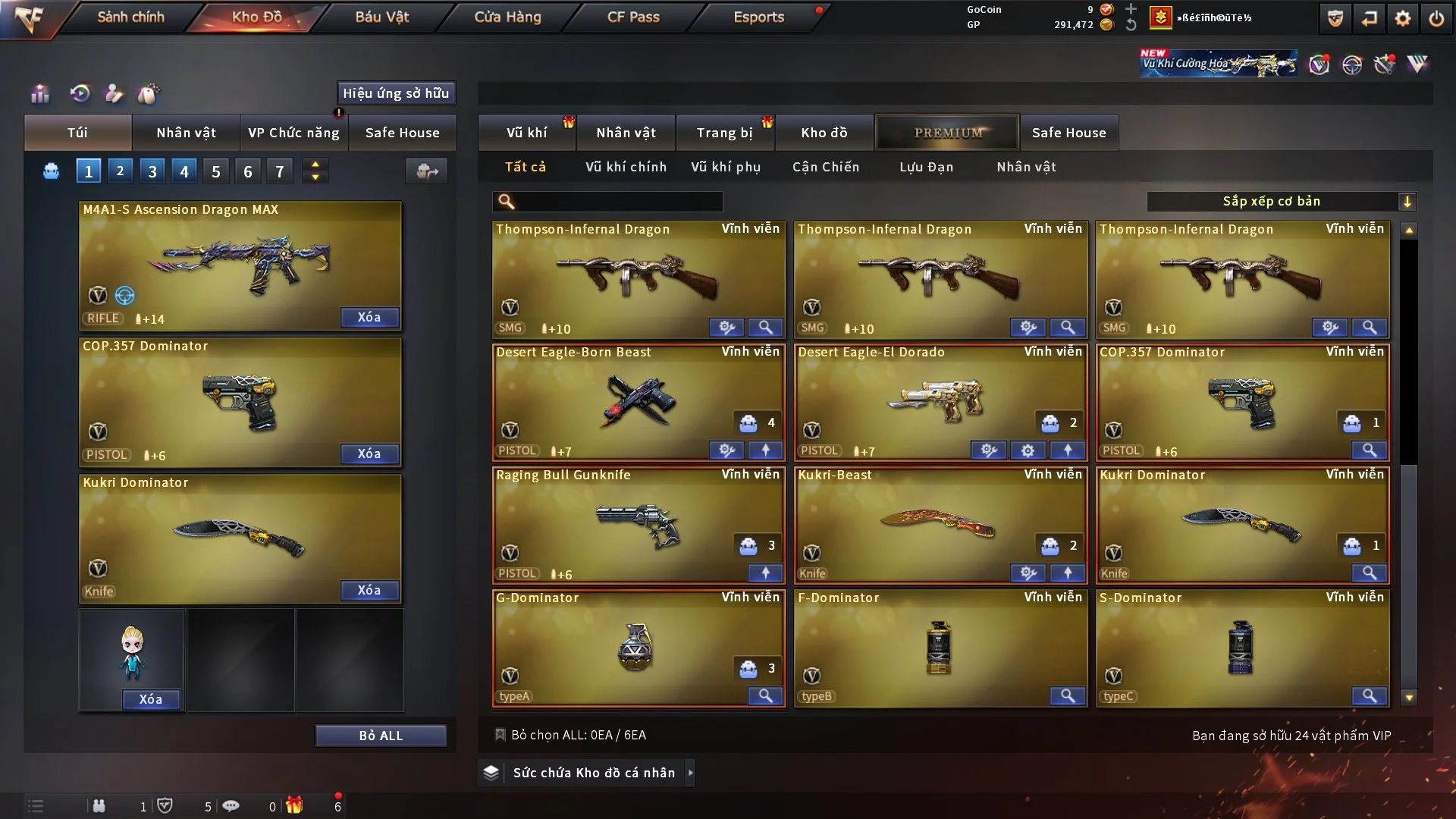Open the Vũ khí inventory tab
The height and width of the screenshot is (819, 1456).
pyautogui.click(x=526, y=133)
